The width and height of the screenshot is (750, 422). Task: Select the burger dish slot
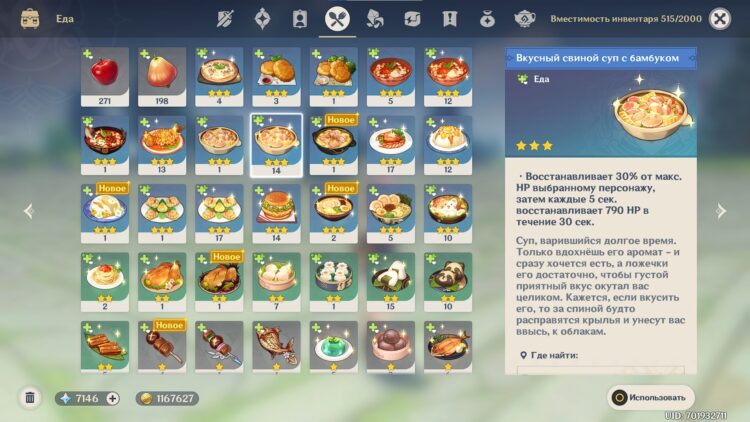(x=276, y=212)
